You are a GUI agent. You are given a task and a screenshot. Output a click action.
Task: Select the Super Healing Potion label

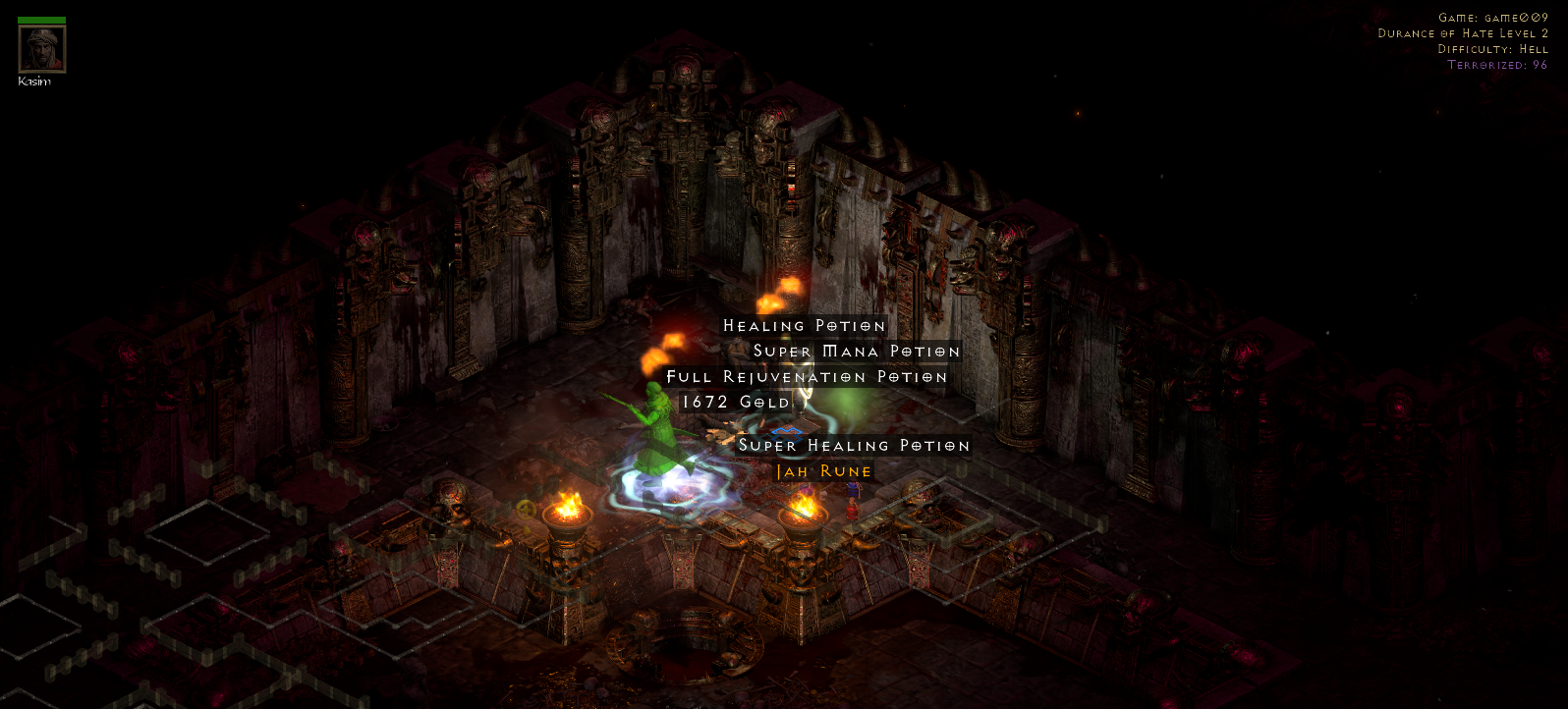point(854,446)
